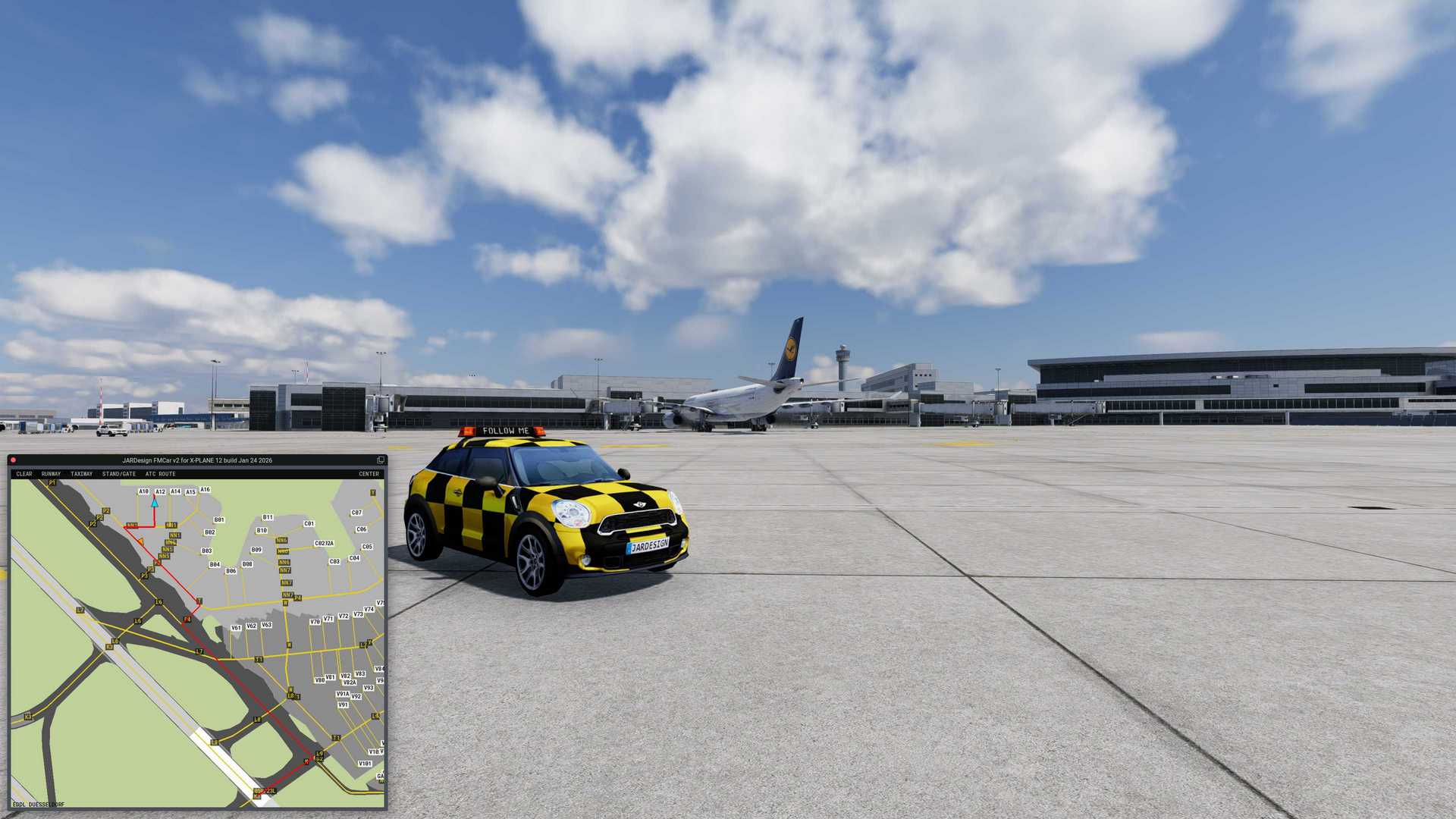Pick stand B11 on the airport map
This screenshot has height=819, width=1456.
(268, 517)
